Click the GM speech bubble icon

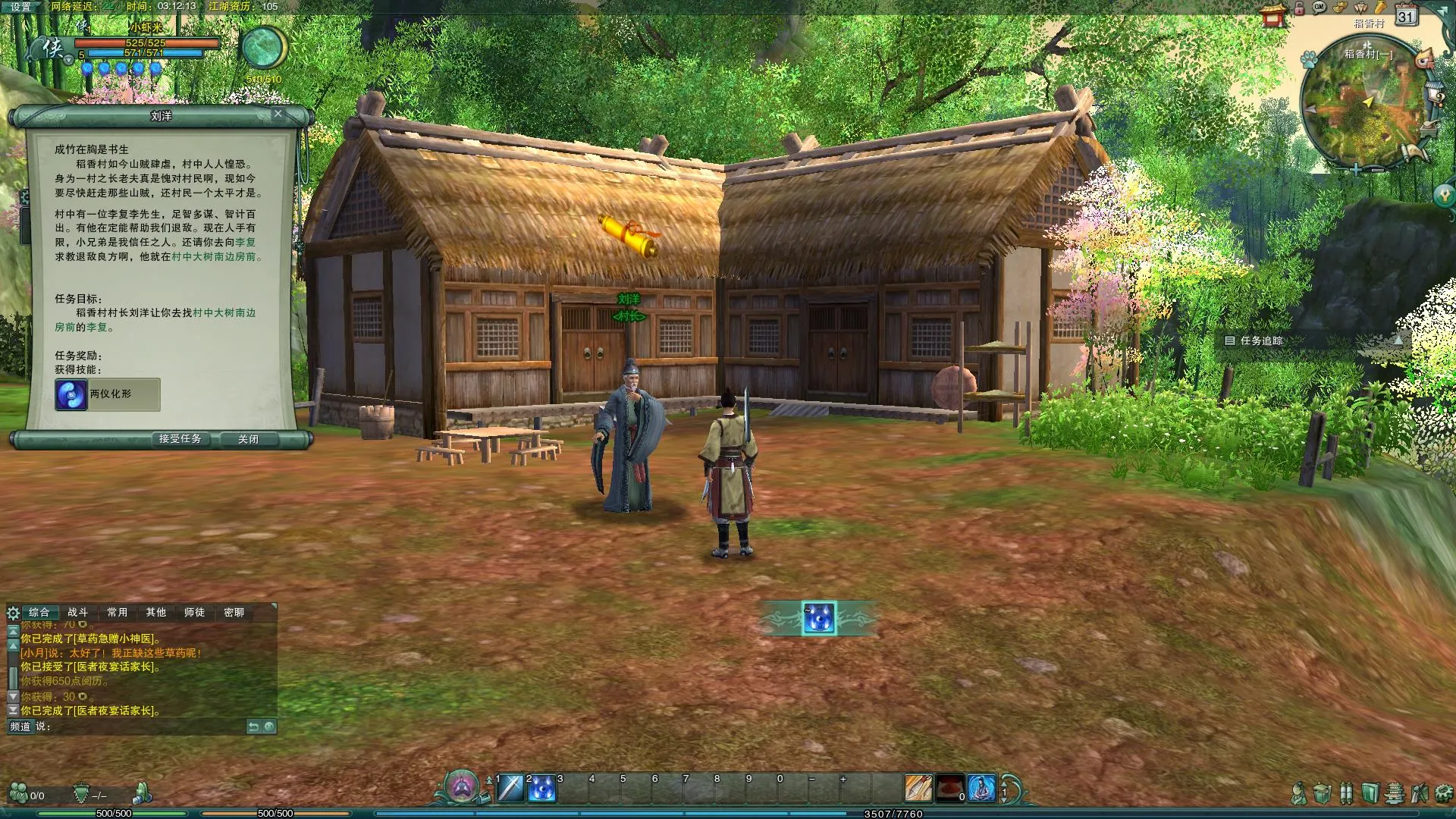pos(1319,8)
